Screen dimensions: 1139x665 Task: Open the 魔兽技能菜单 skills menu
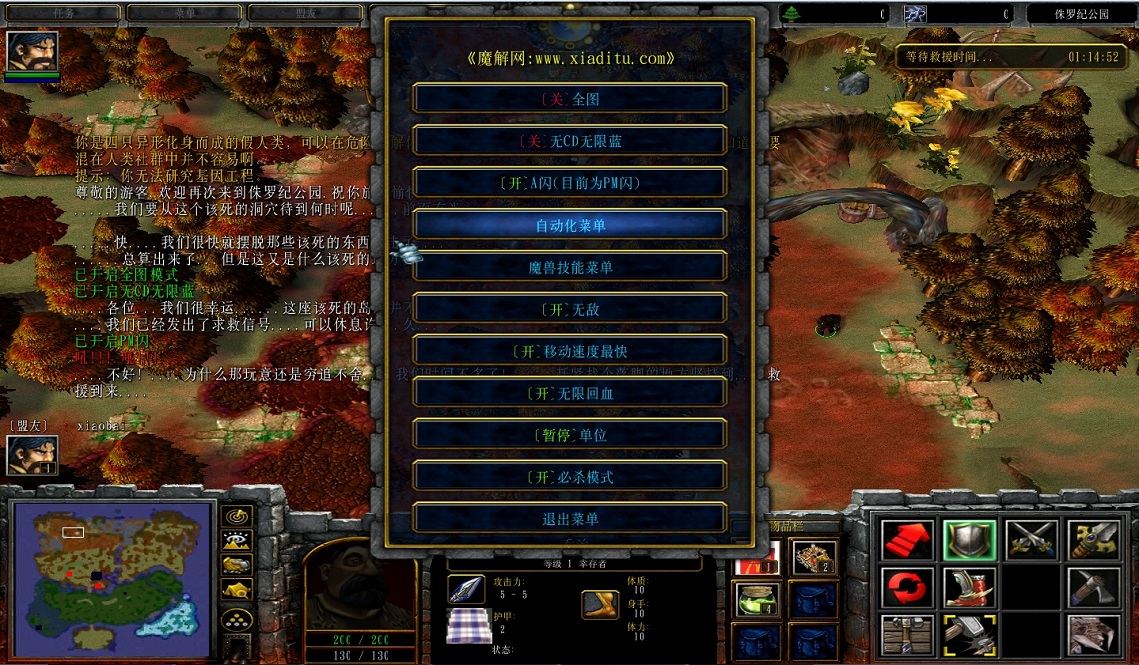click(x=570, y=267)
